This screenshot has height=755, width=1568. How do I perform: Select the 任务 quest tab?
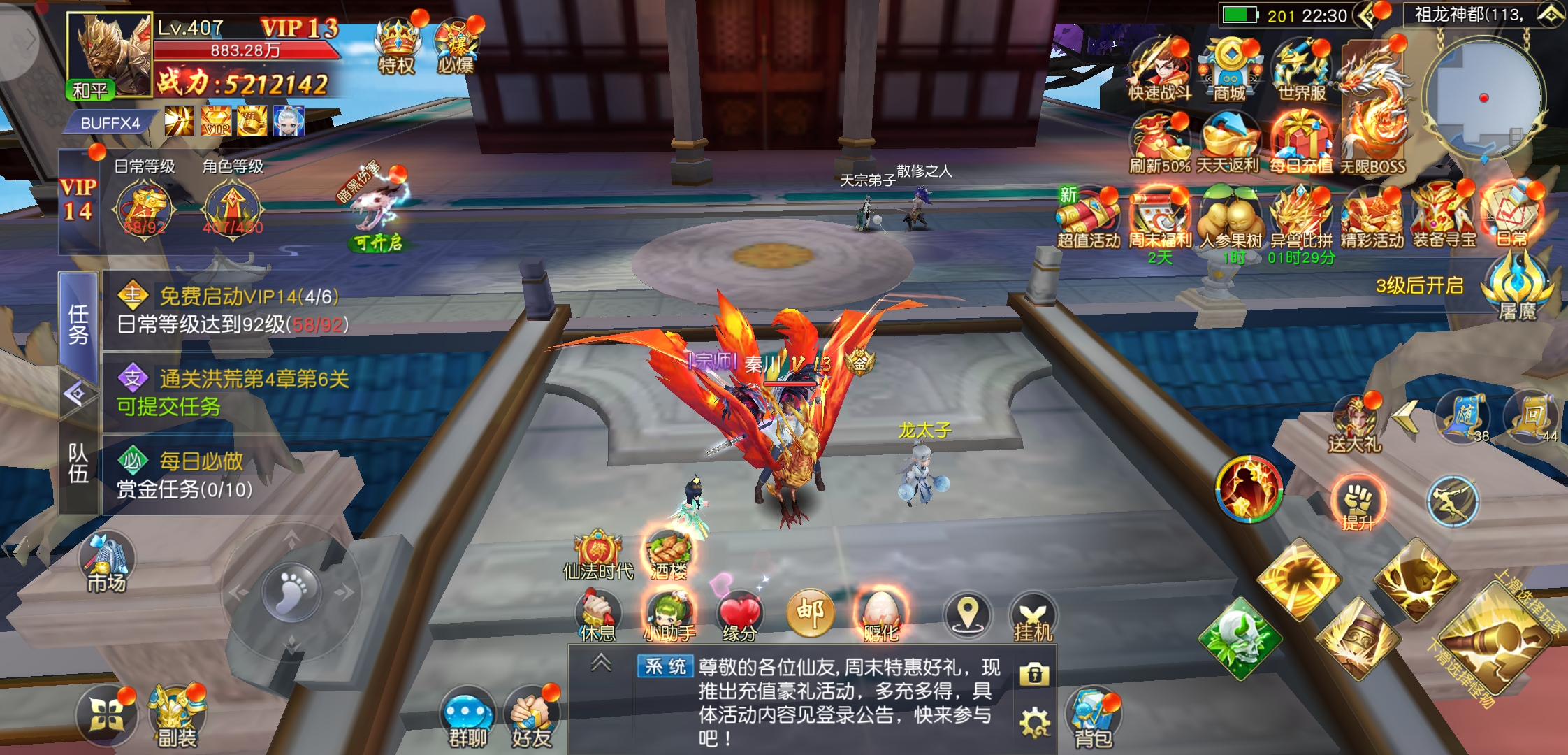78,324
